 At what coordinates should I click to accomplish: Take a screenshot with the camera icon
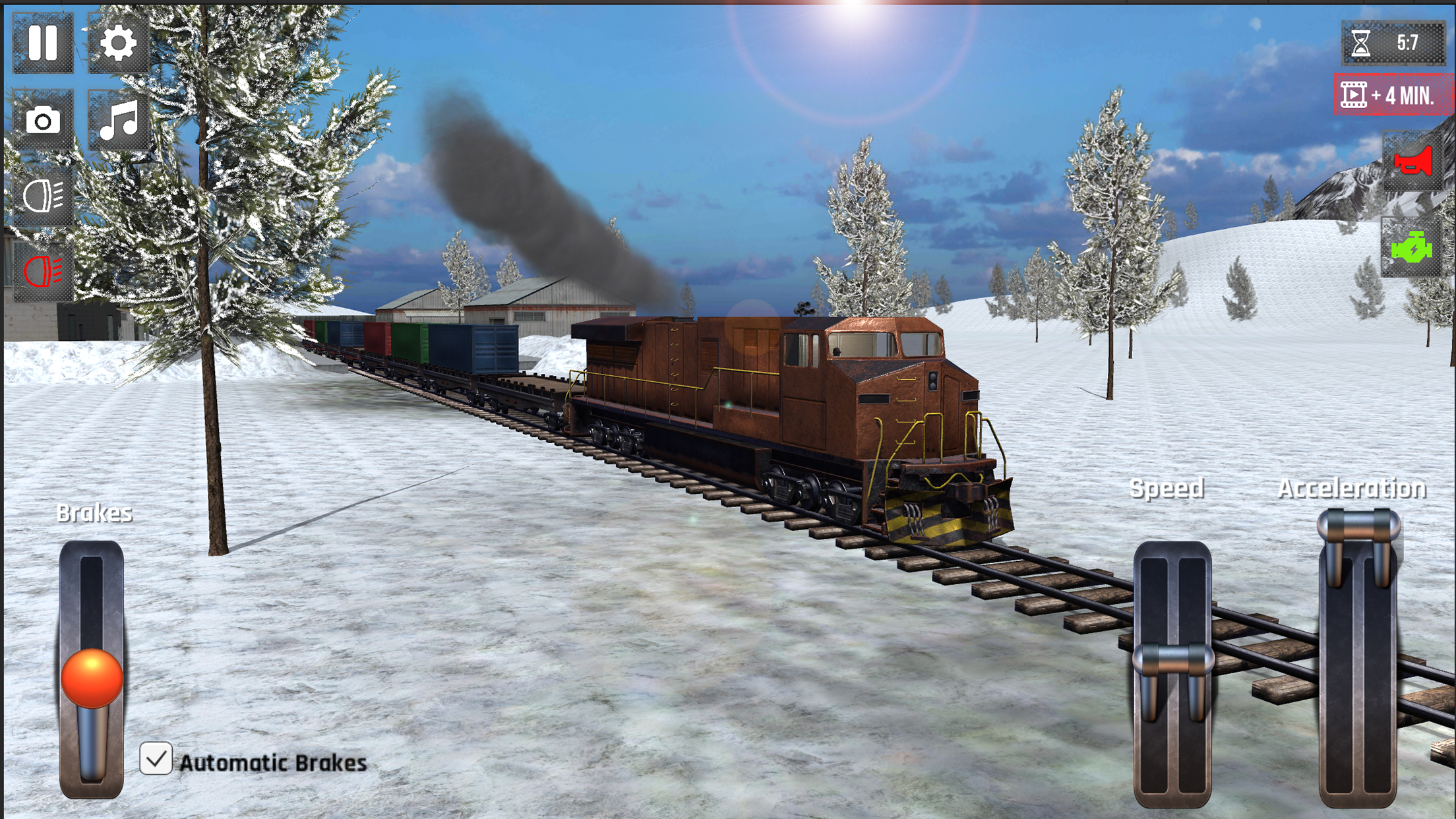coord(43,121)
